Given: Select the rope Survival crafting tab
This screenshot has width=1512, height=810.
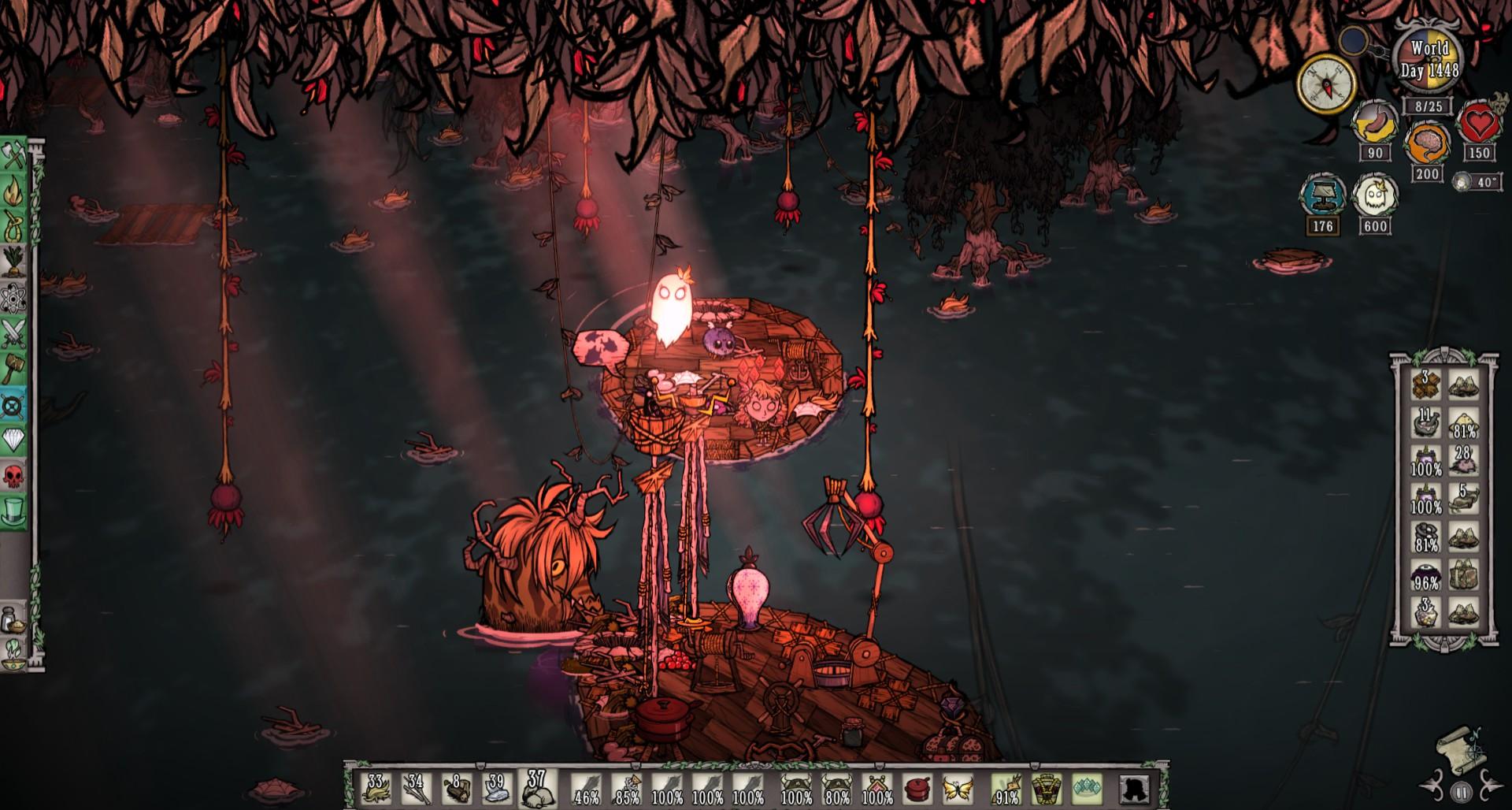Looking at the screenshot, I should (14, 228).
